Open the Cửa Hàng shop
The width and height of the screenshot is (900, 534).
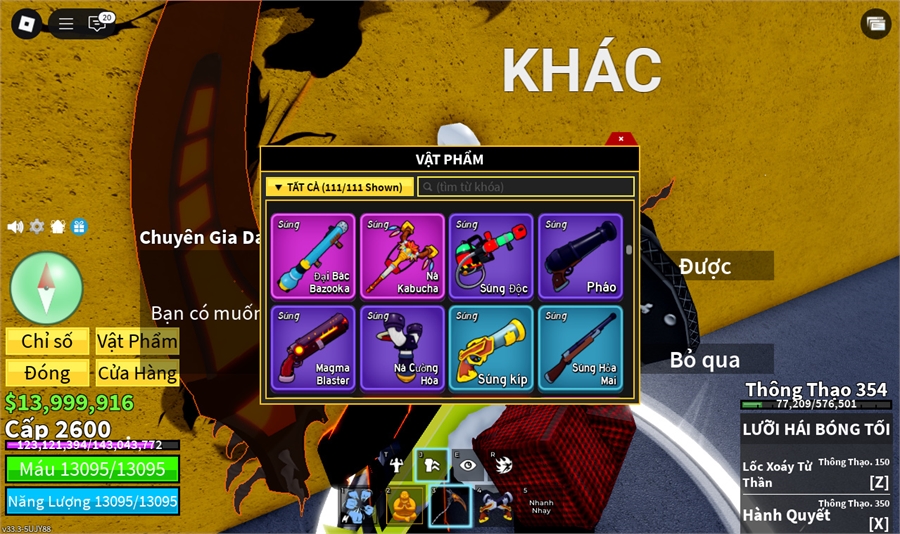[x=137, y=374]
